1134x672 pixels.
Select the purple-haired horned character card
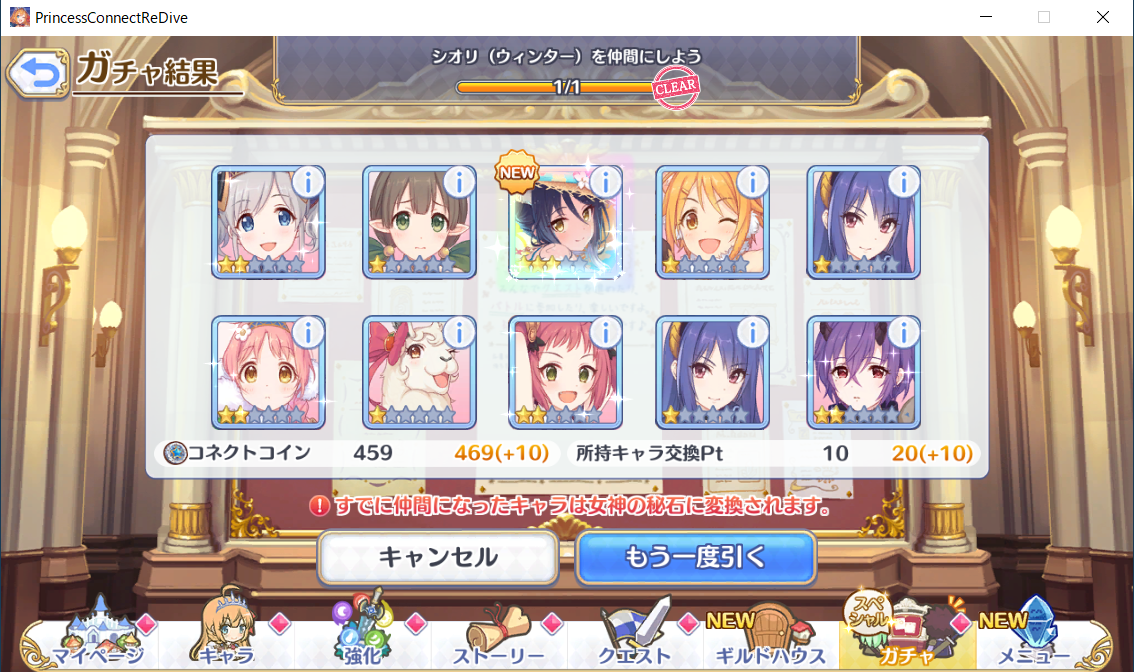(862, 372)
